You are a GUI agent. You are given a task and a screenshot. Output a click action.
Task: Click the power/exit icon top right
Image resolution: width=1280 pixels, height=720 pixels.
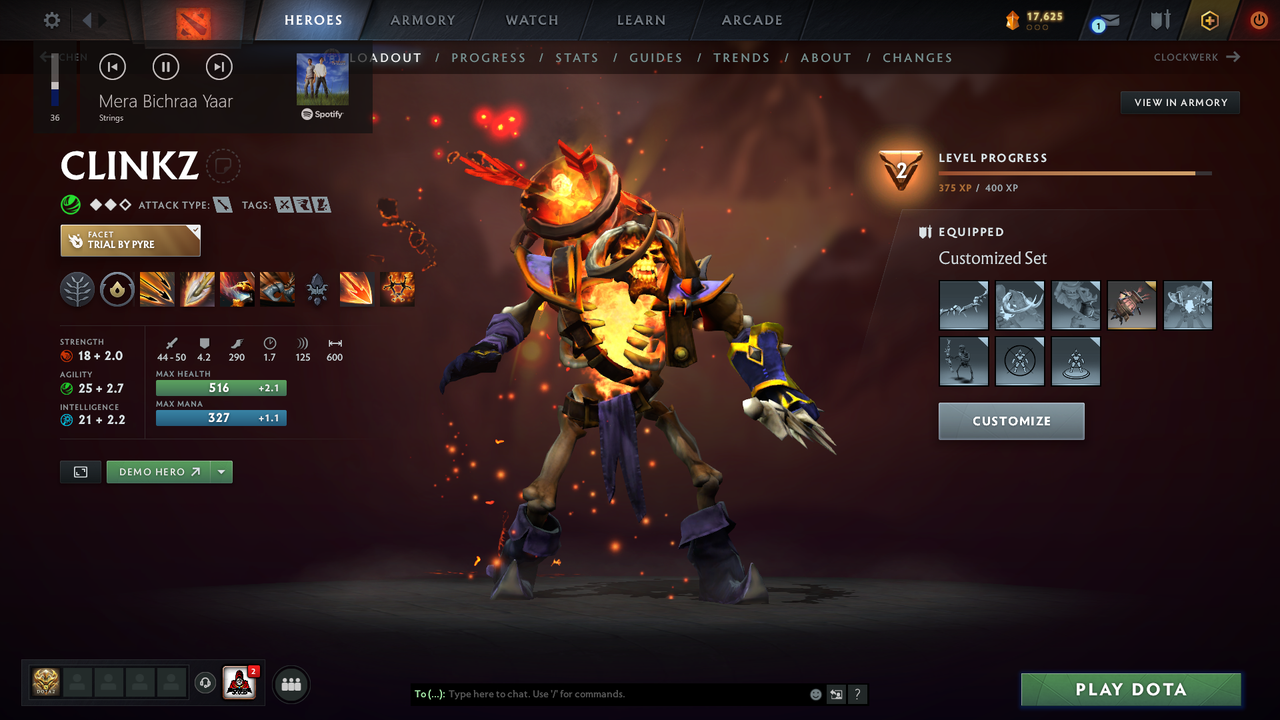coord(1258,19)
